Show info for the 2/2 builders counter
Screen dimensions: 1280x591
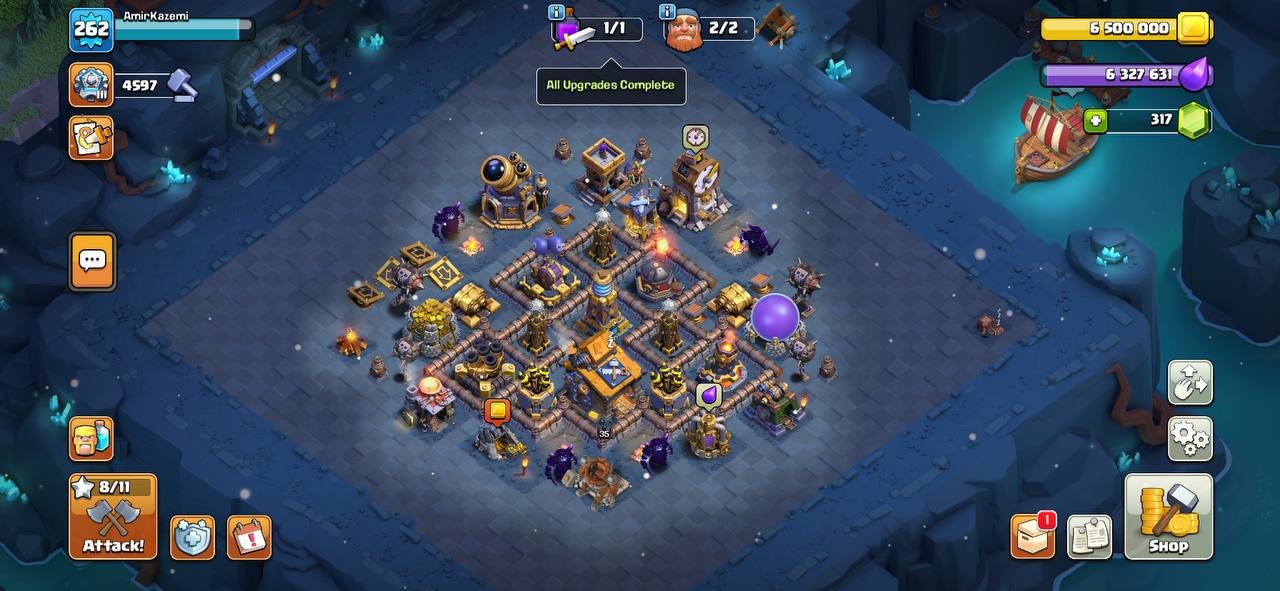667,12
